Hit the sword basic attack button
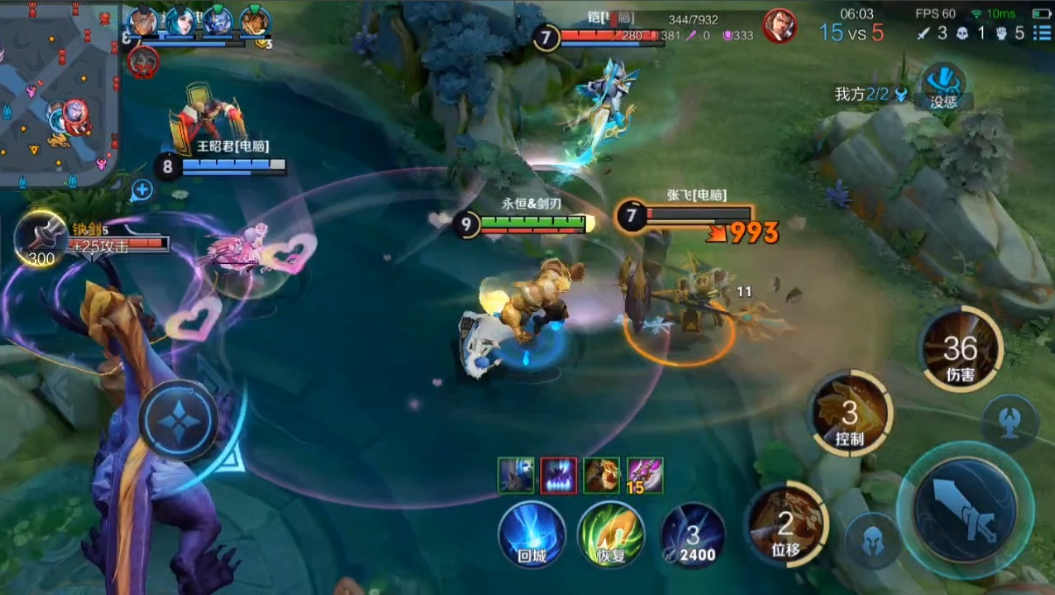1055x595 pixels. [x=964, y=508]
